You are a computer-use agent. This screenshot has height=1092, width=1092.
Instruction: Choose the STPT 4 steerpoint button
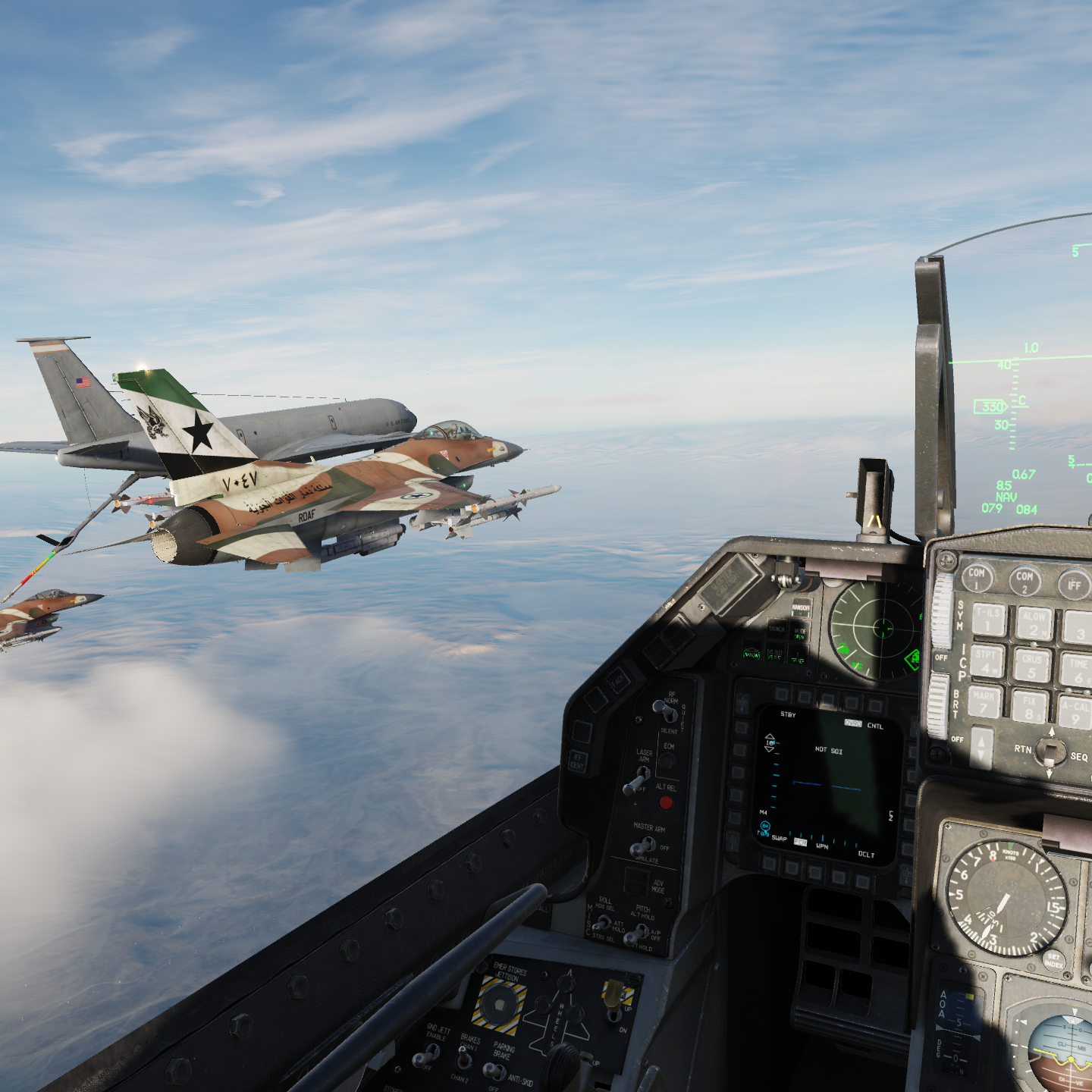coord(987,661)
